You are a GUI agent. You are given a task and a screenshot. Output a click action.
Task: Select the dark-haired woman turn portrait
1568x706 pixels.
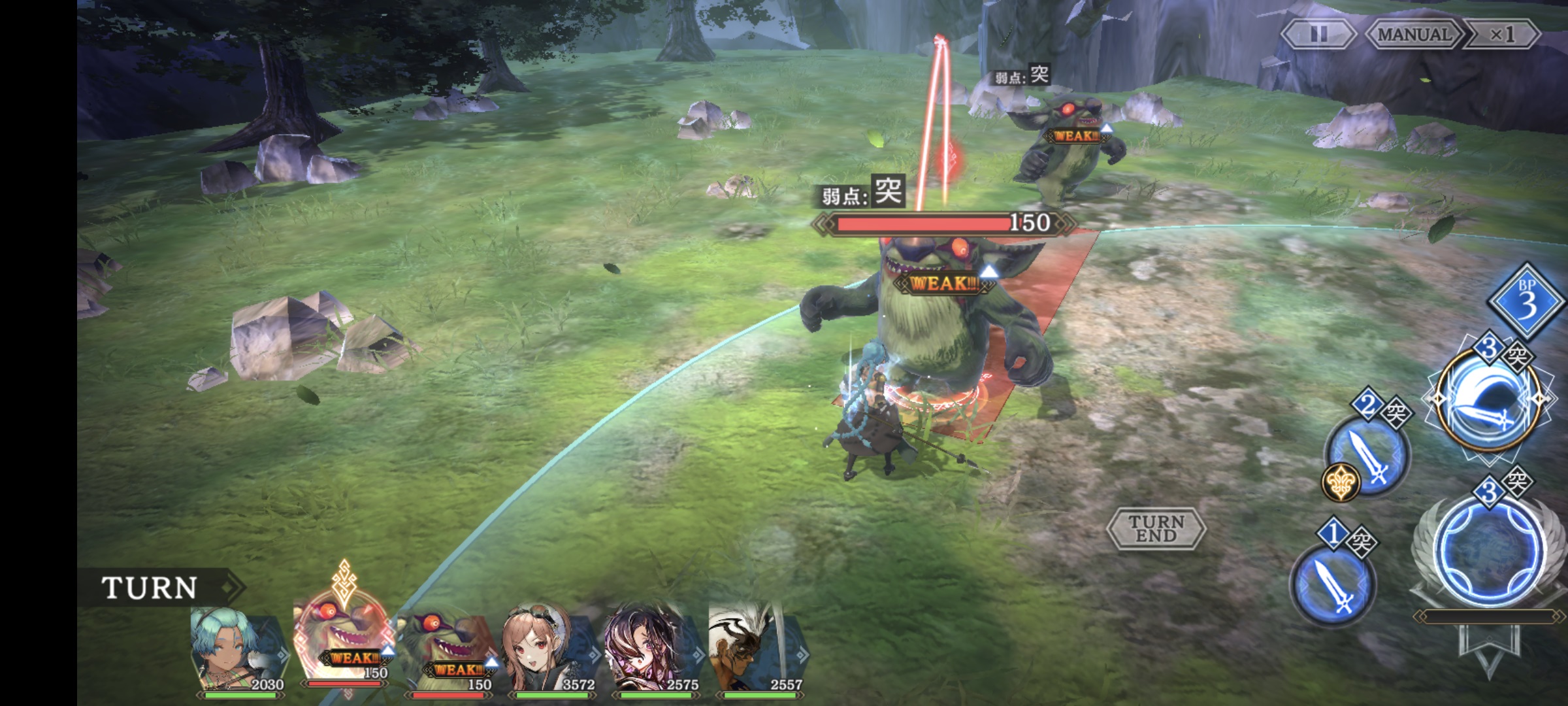(652, 650)
